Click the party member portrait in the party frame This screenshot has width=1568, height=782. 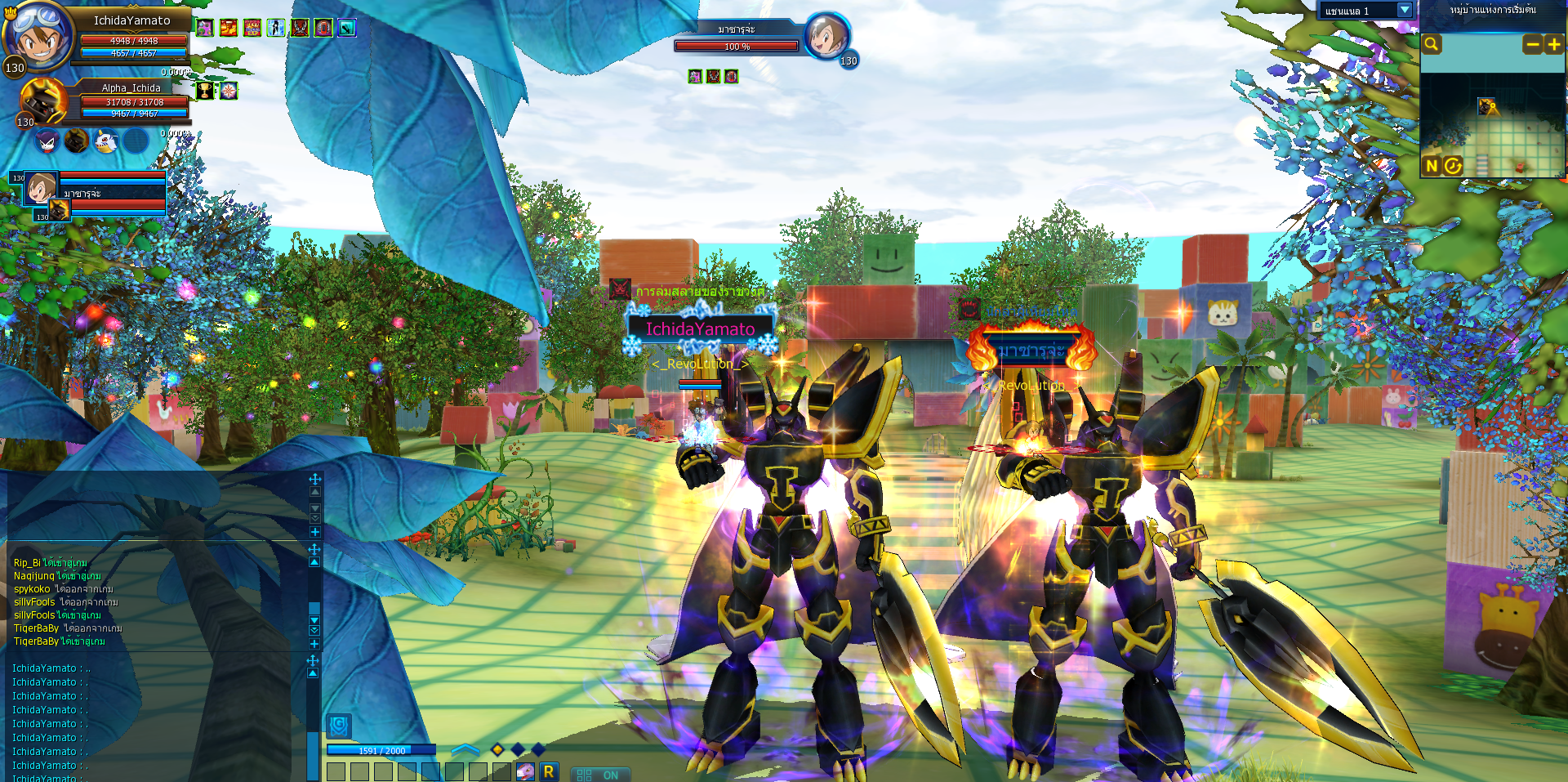(41, 188)
